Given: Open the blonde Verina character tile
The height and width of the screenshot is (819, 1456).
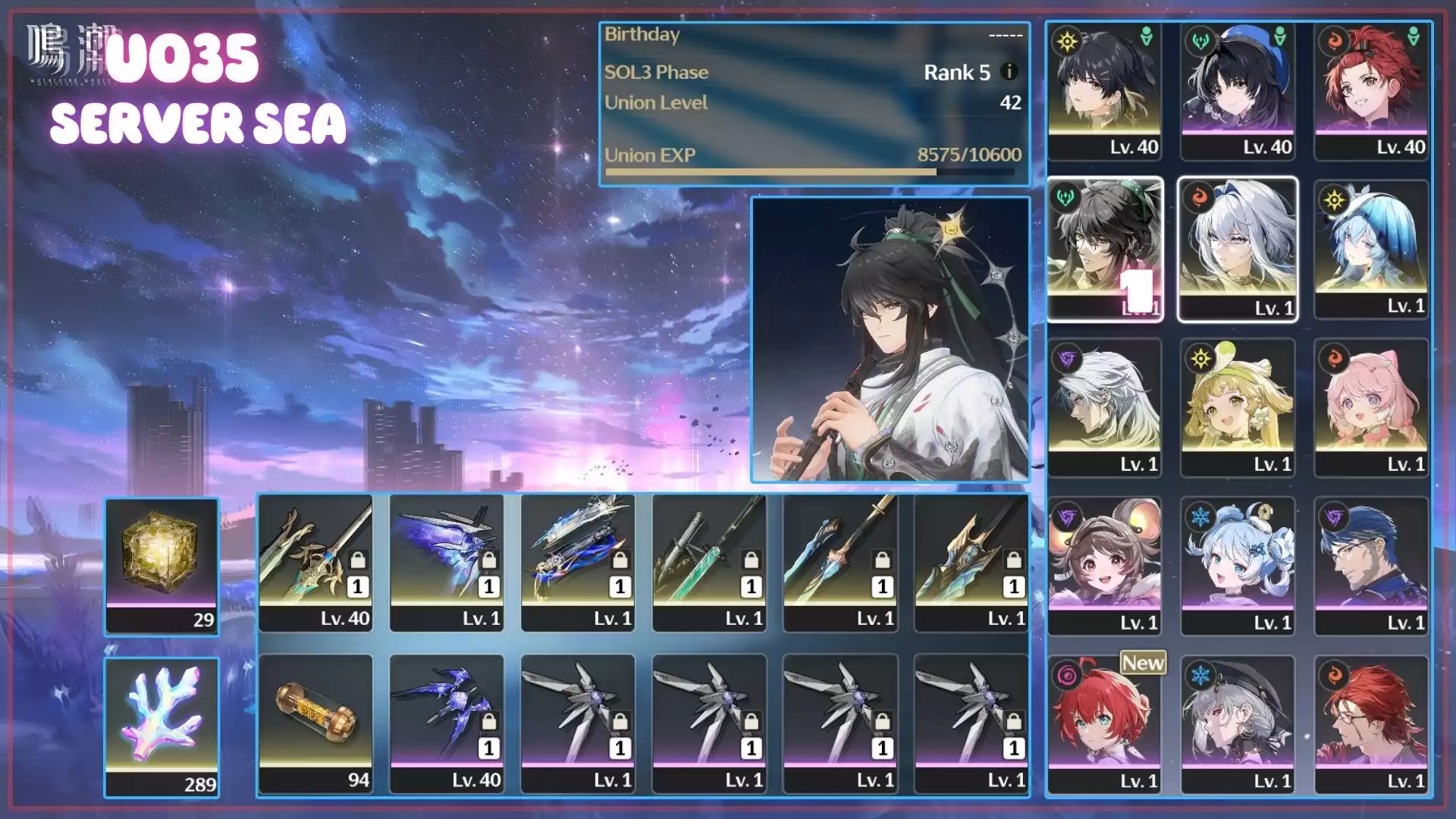Looking at the screenshot, I should (x=1238, y=408).
